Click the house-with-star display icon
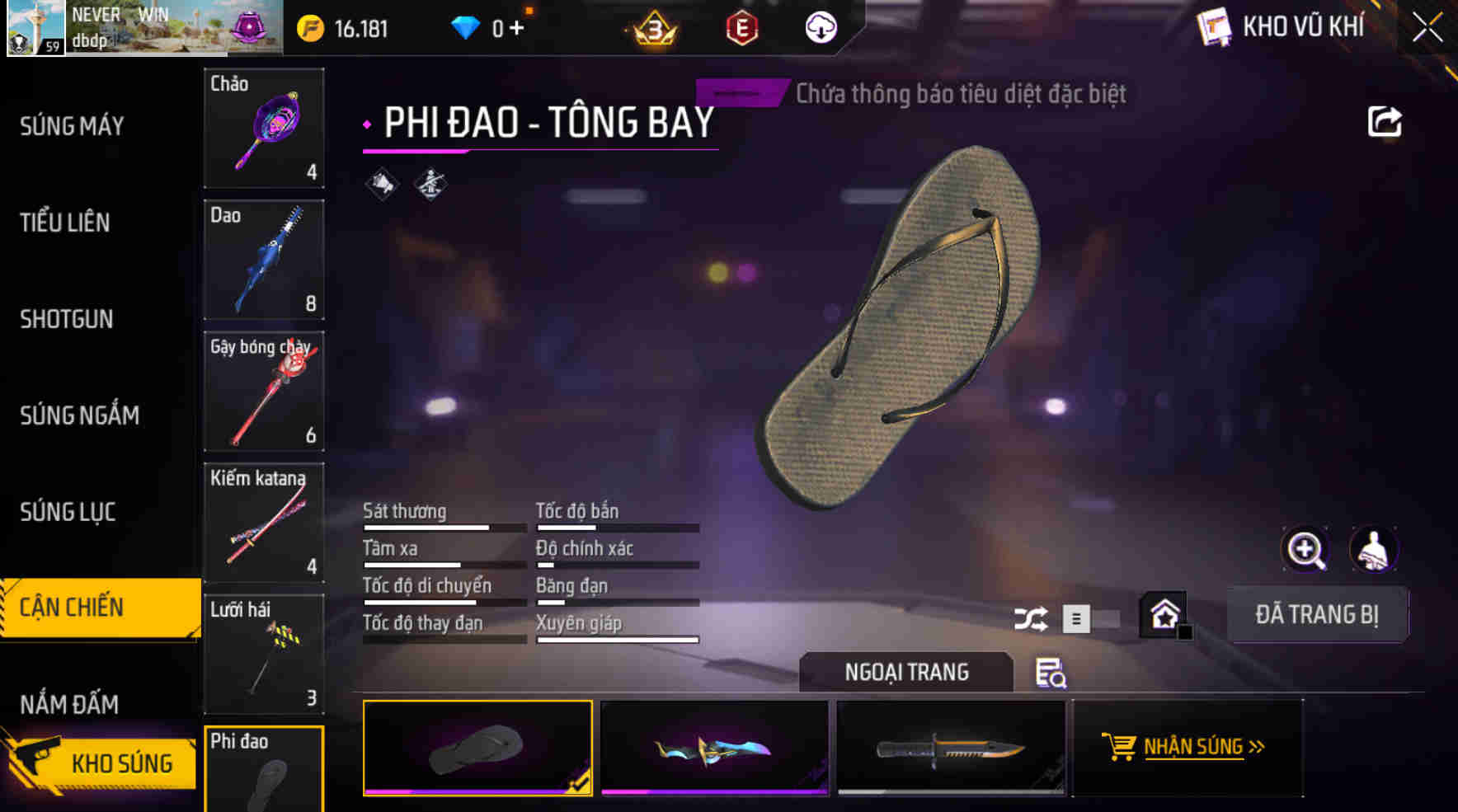This screenshot has width=1458, height=812. pos(1165,615)
